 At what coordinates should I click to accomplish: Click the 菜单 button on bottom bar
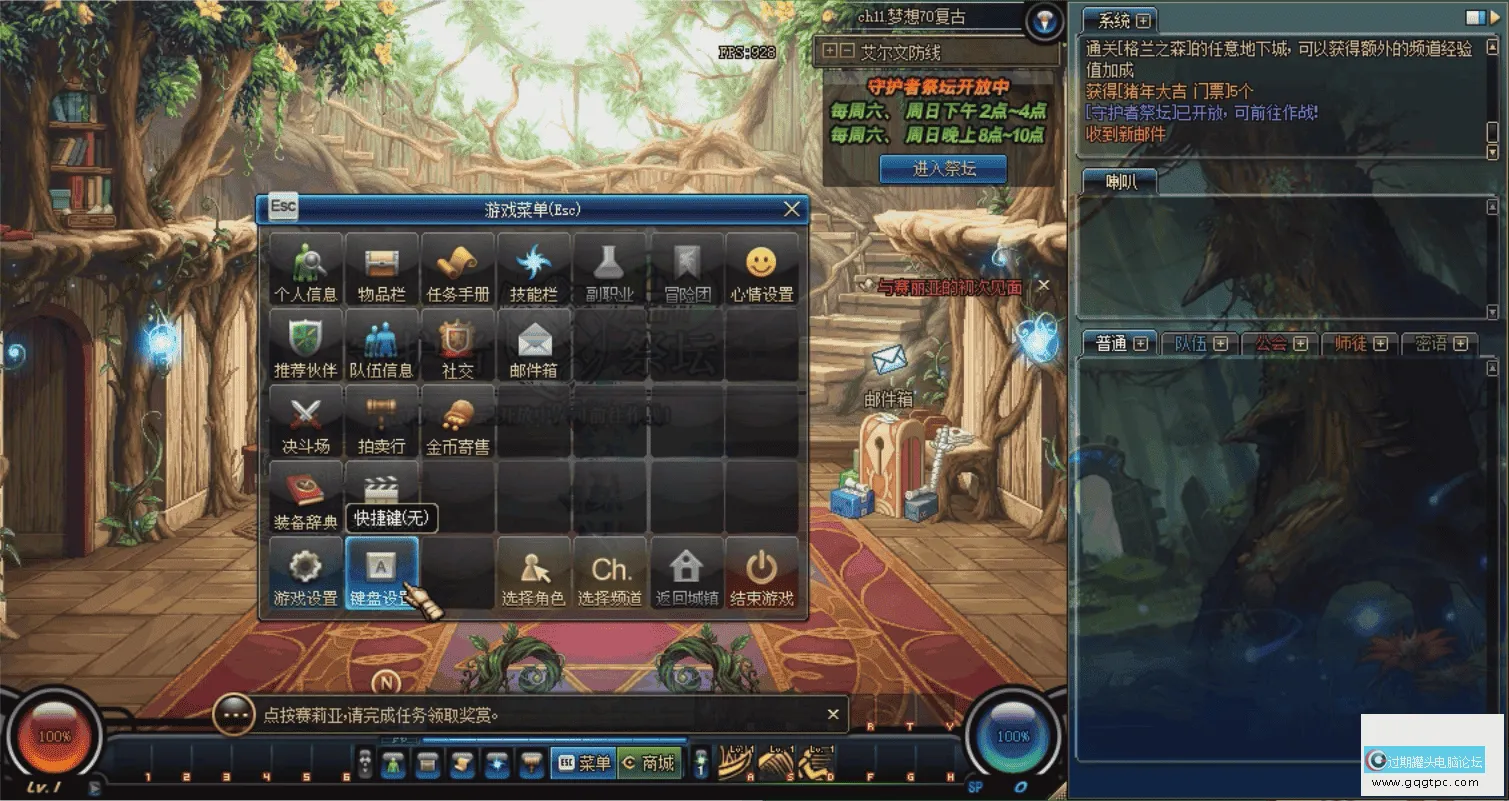[x=584, y=763]
